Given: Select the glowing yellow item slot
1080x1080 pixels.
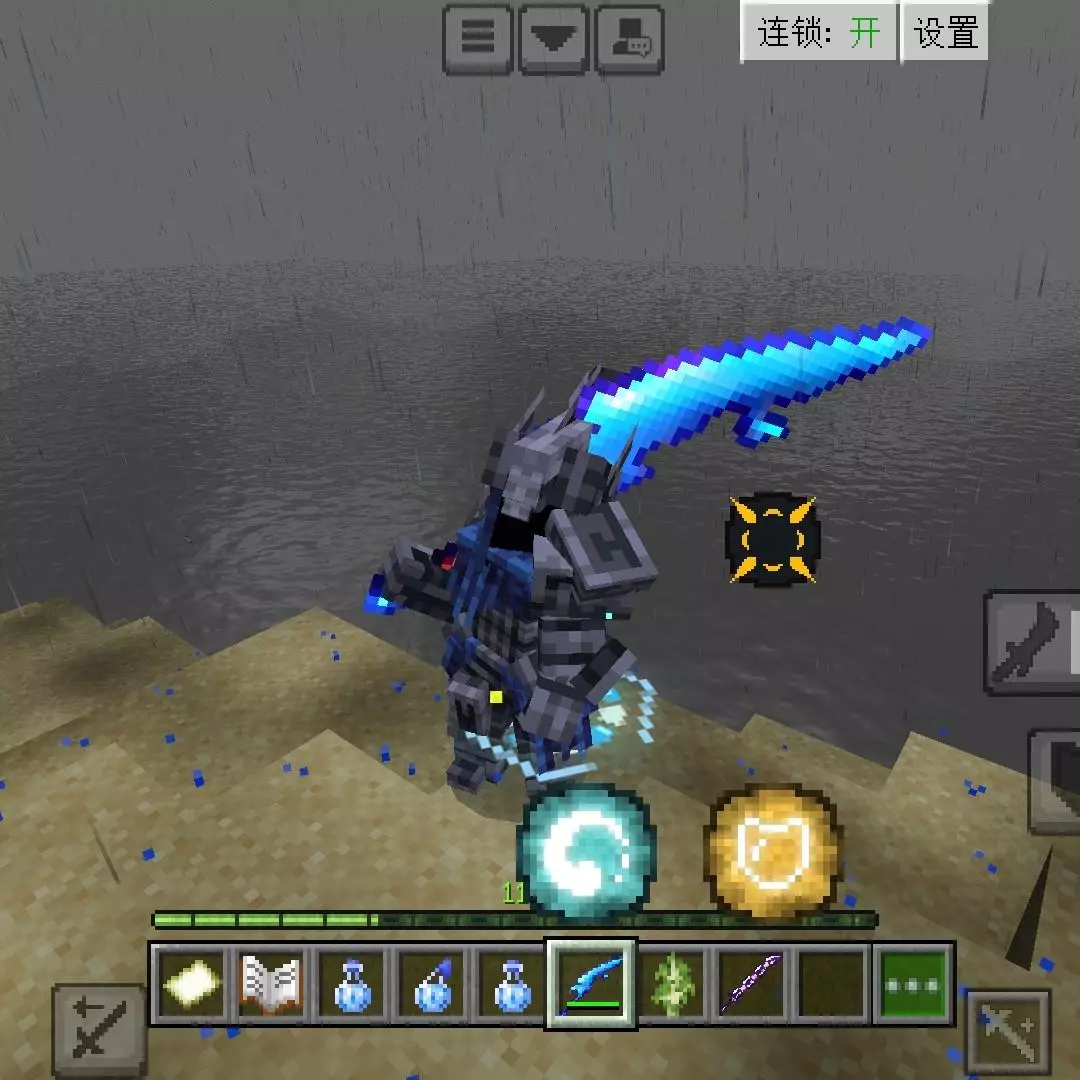Looking at the screenshot, I should click(x=192, y=984).
